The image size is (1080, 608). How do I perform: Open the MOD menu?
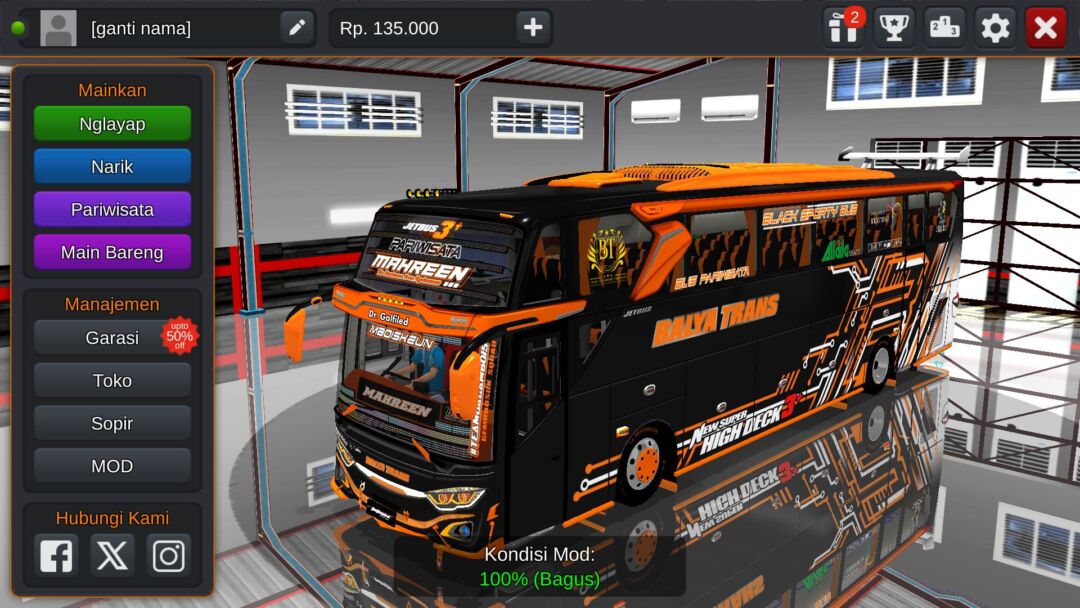[x=112, y=466]
